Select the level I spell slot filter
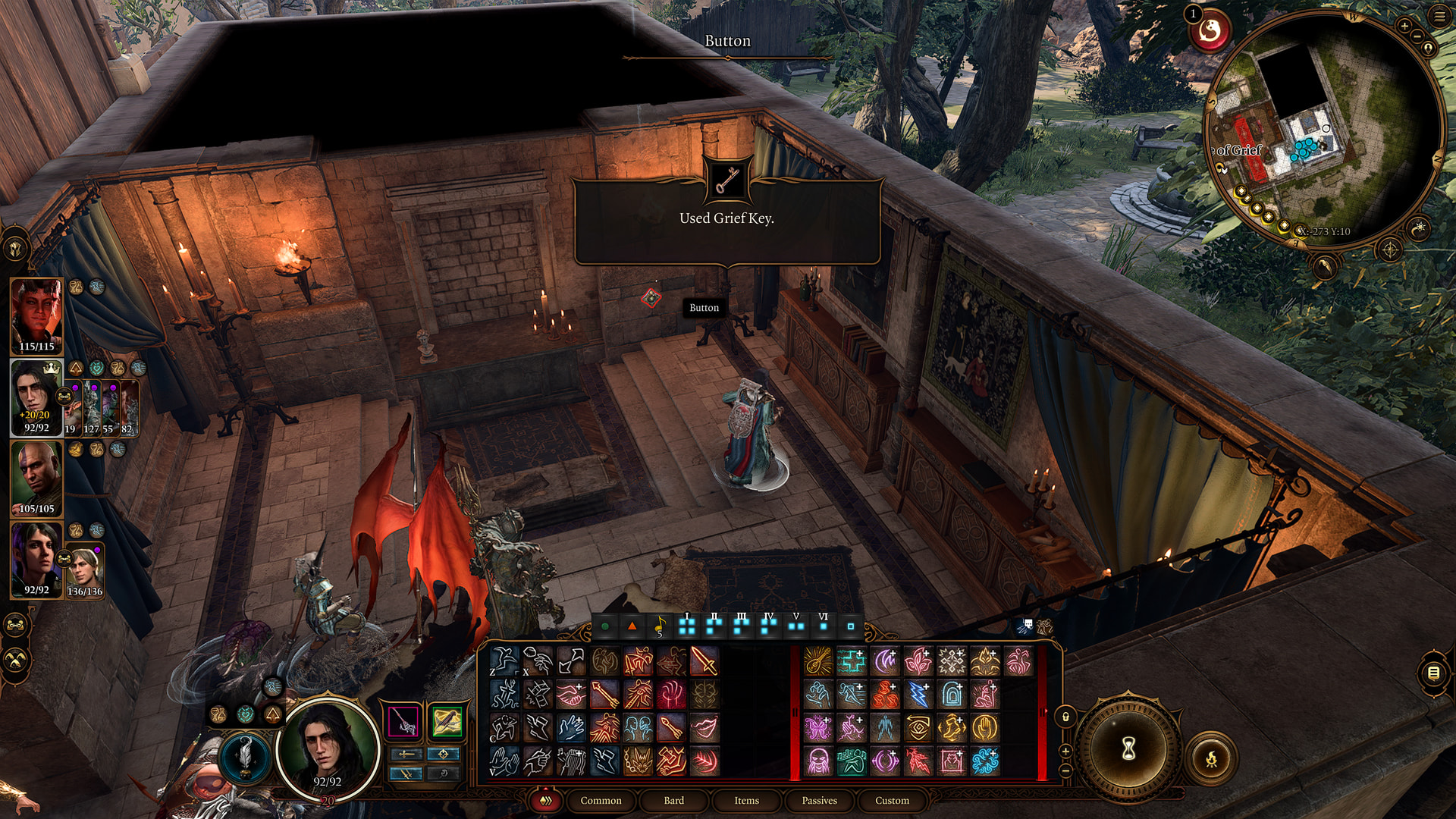 point(687,626)
